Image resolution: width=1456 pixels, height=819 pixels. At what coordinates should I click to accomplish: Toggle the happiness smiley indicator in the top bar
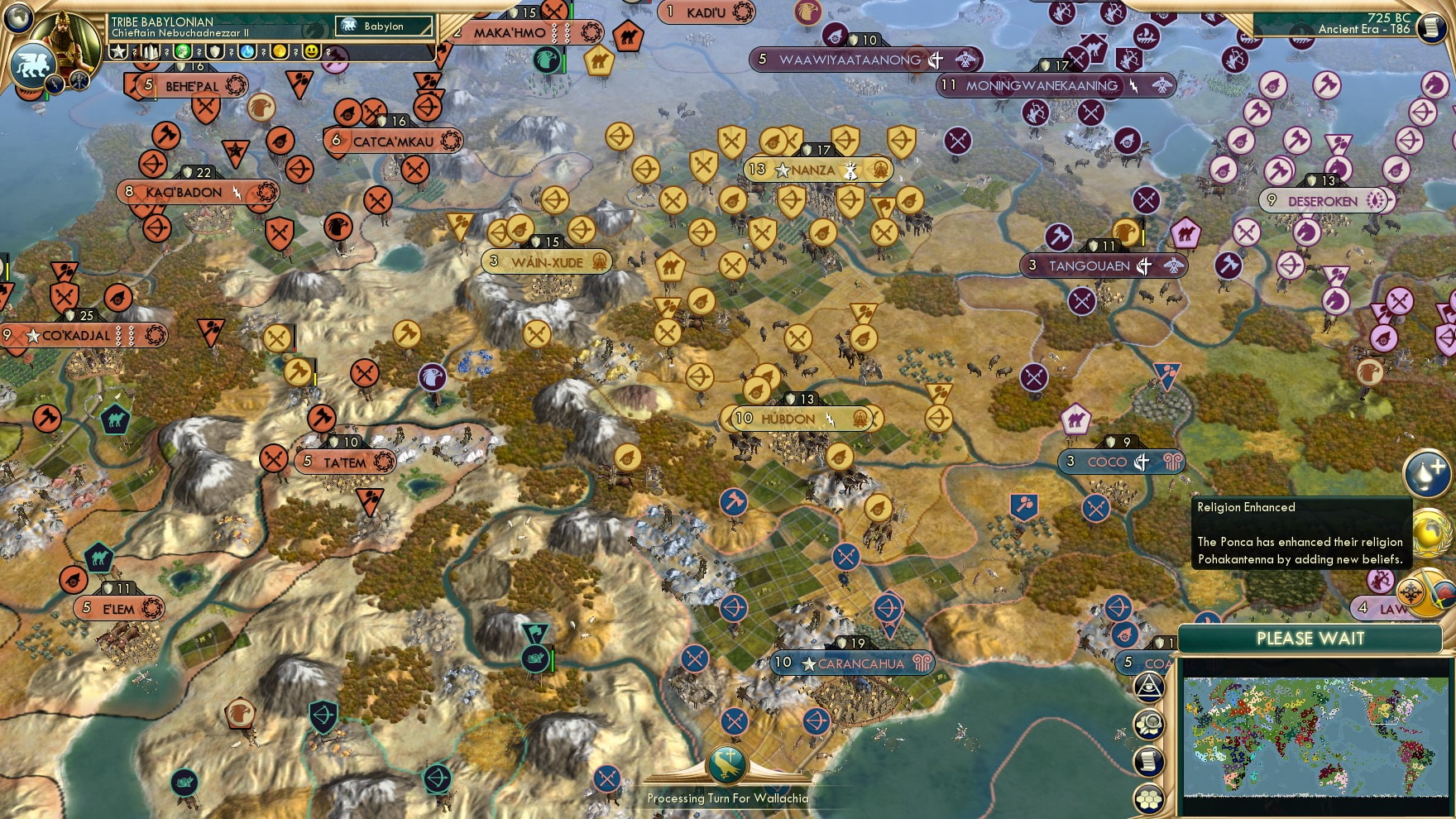pos(311,50)
